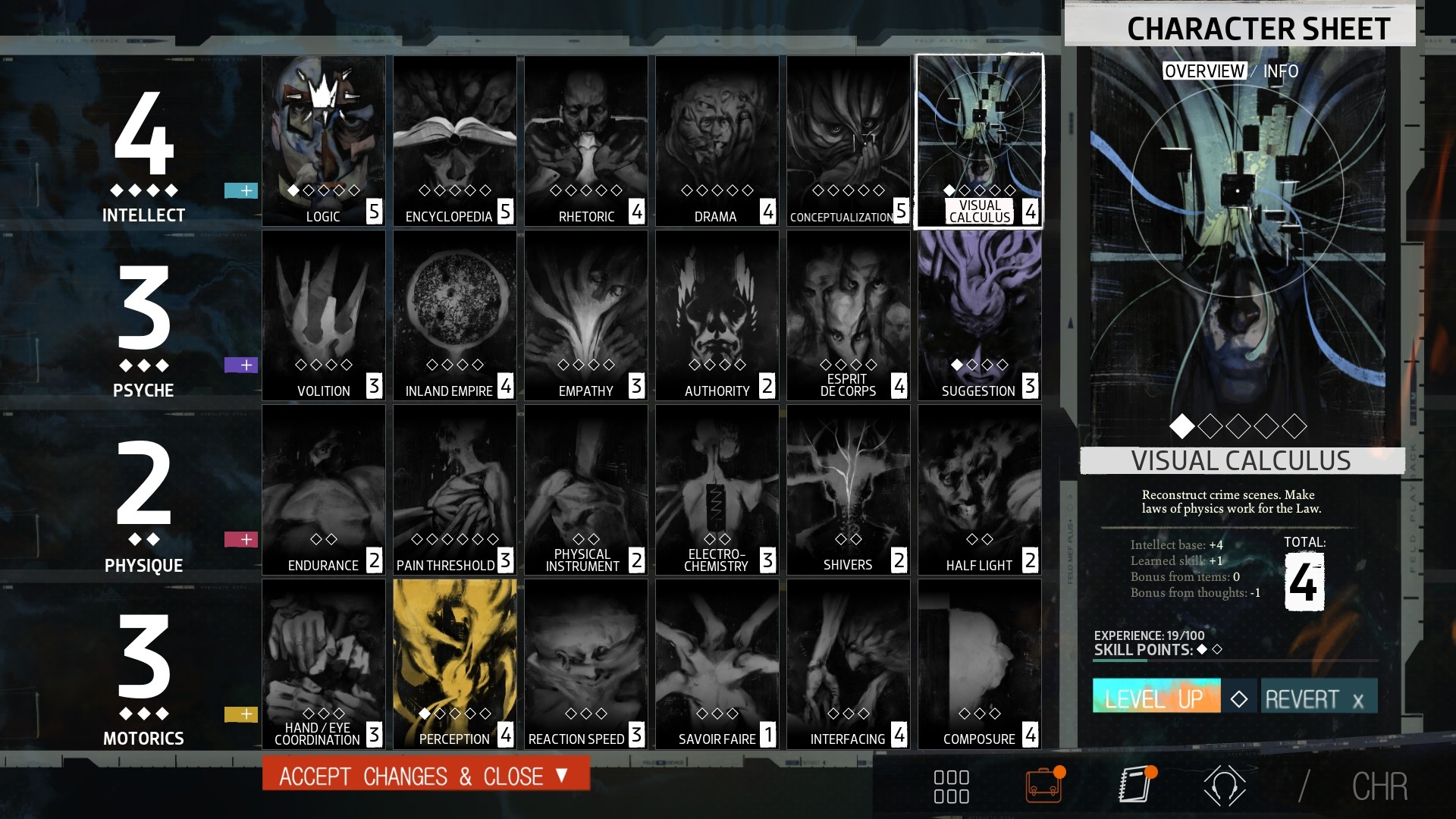Pick the Suggestion skill card
1456x819 pixels.
point(979,315)
